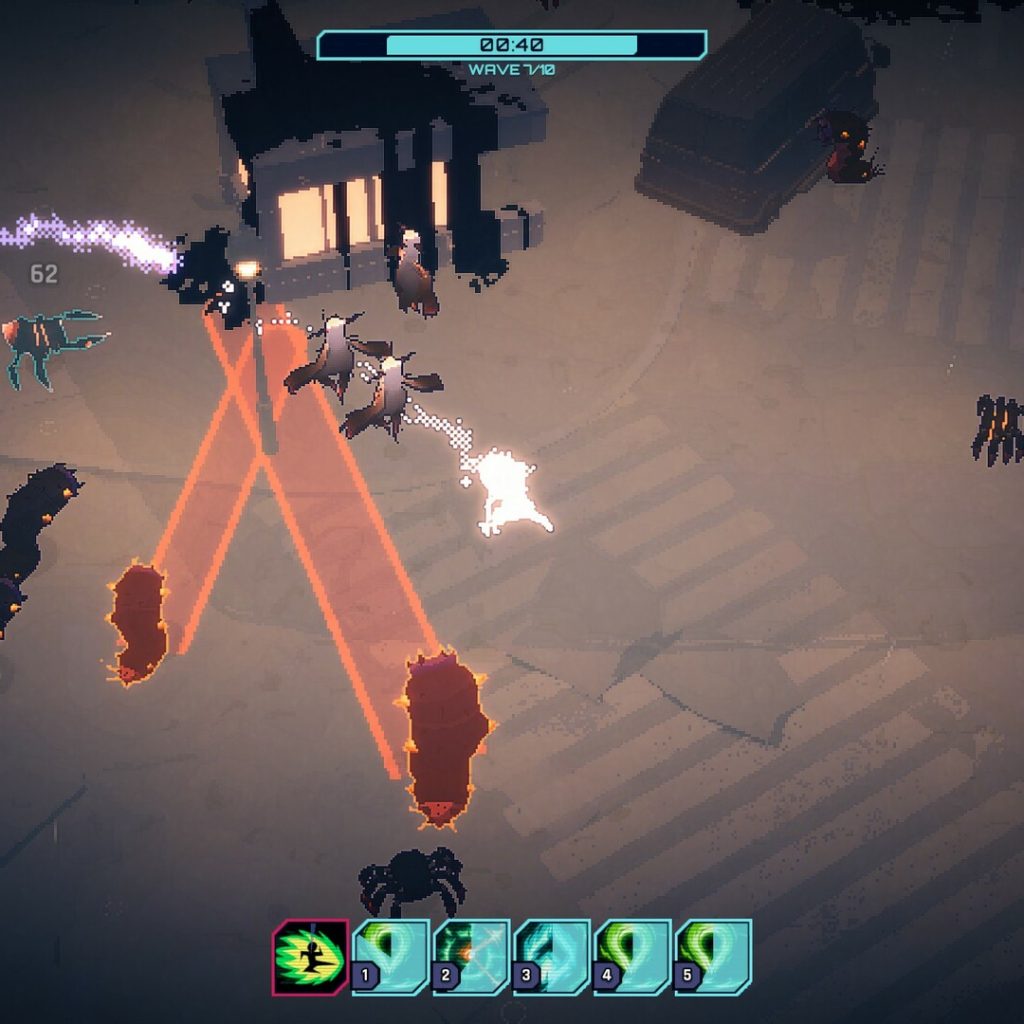
Task: Use the crosshair ability in slot 2
Action: coord(472,957)
